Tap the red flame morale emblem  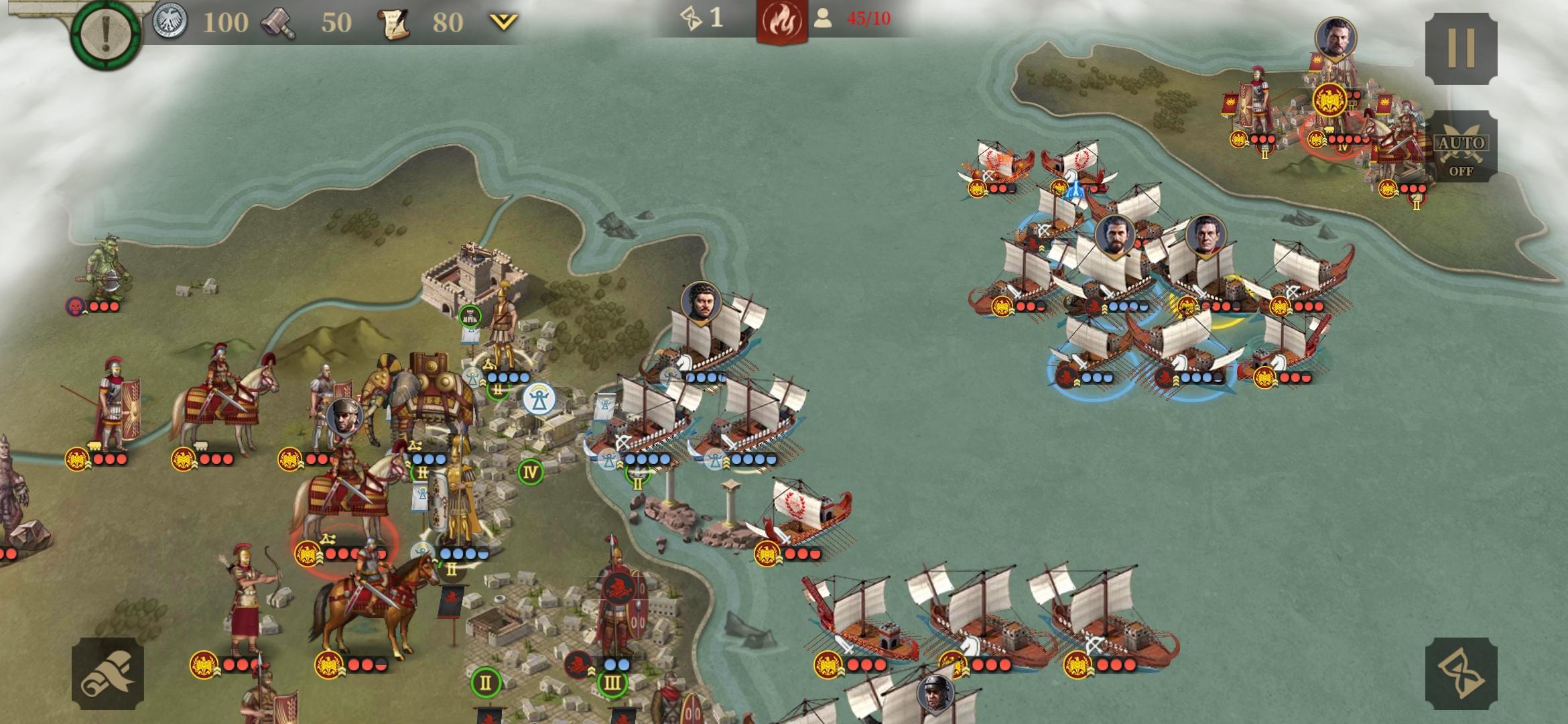click(x=781, y=21)
